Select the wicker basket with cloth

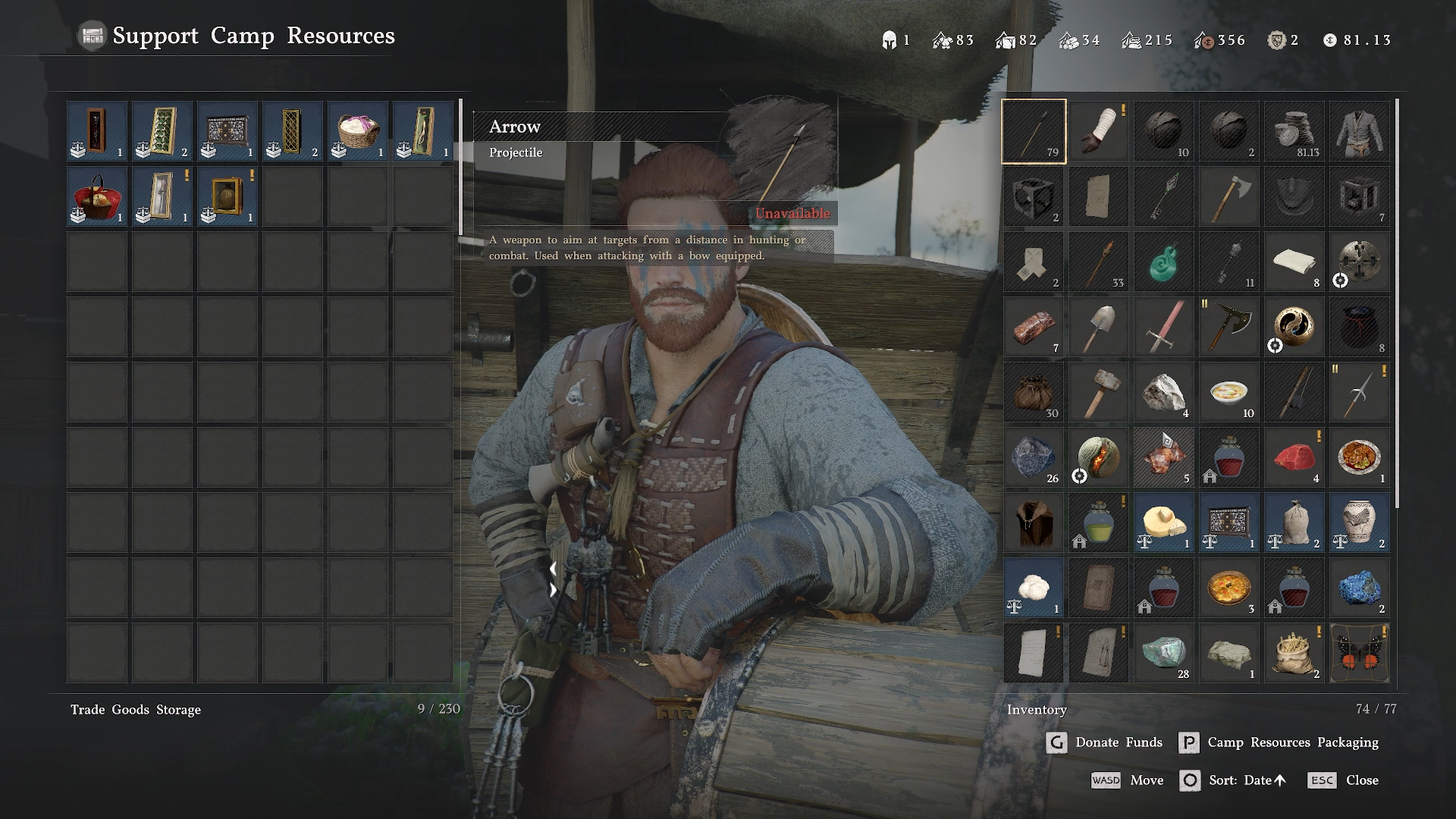tap(357, 131)
